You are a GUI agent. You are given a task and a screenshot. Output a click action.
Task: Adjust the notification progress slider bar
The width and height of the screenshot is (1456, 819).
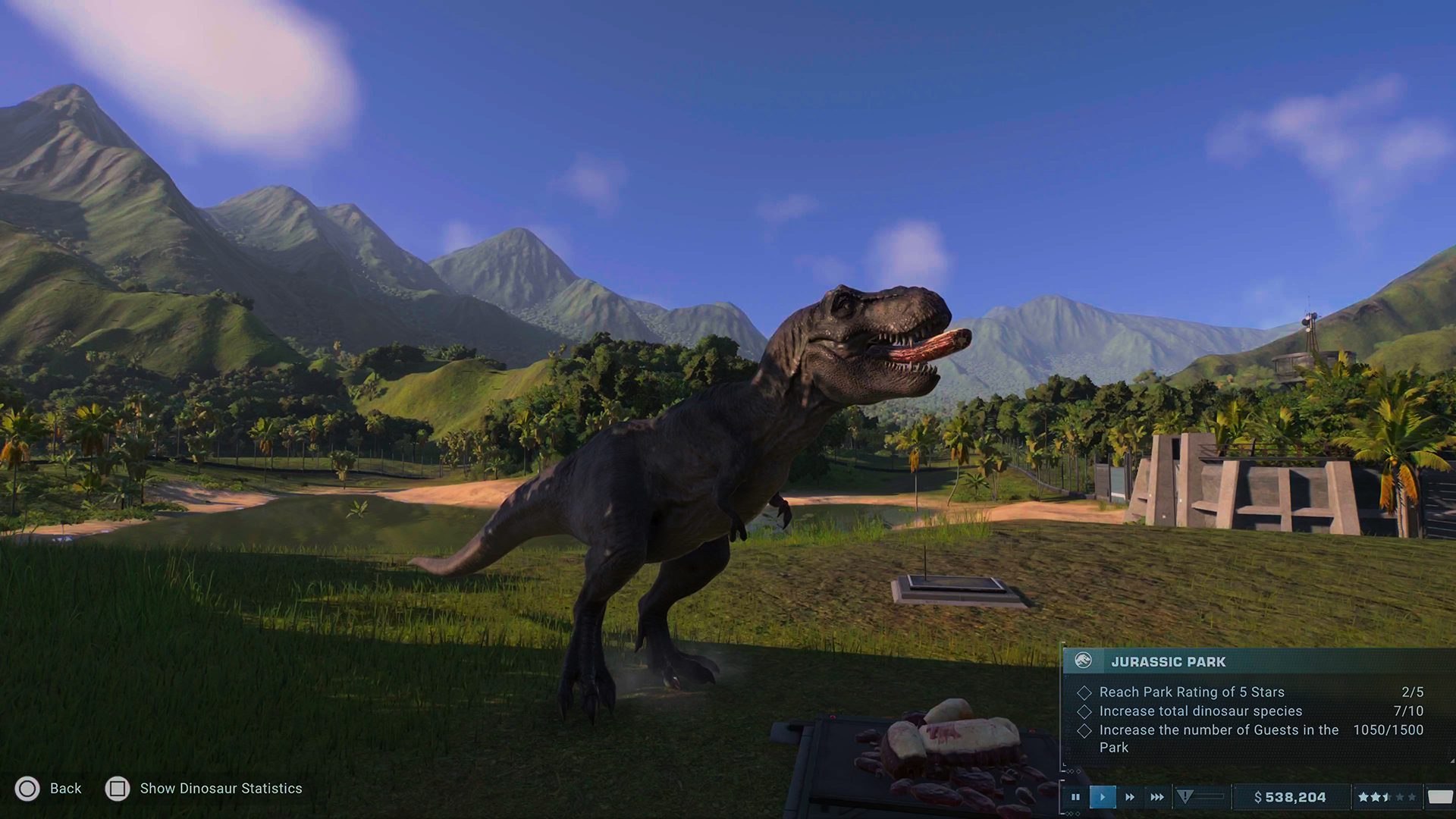[1211, 795]
